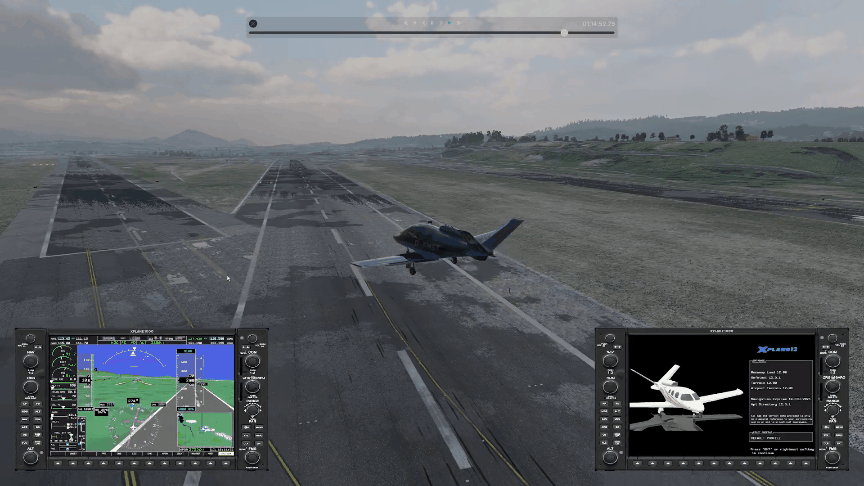The height and width of the screenshot is (486, 864).
Task: Click the CRS/BARO knob on right G1000 display
Action: tap(832, 386)
